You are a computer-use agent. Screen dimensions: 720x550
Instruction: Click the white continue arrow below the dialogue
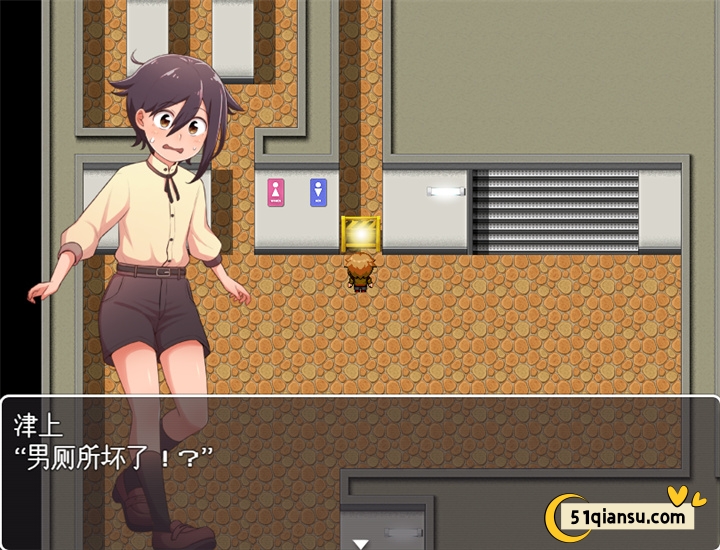click(360, 544)
